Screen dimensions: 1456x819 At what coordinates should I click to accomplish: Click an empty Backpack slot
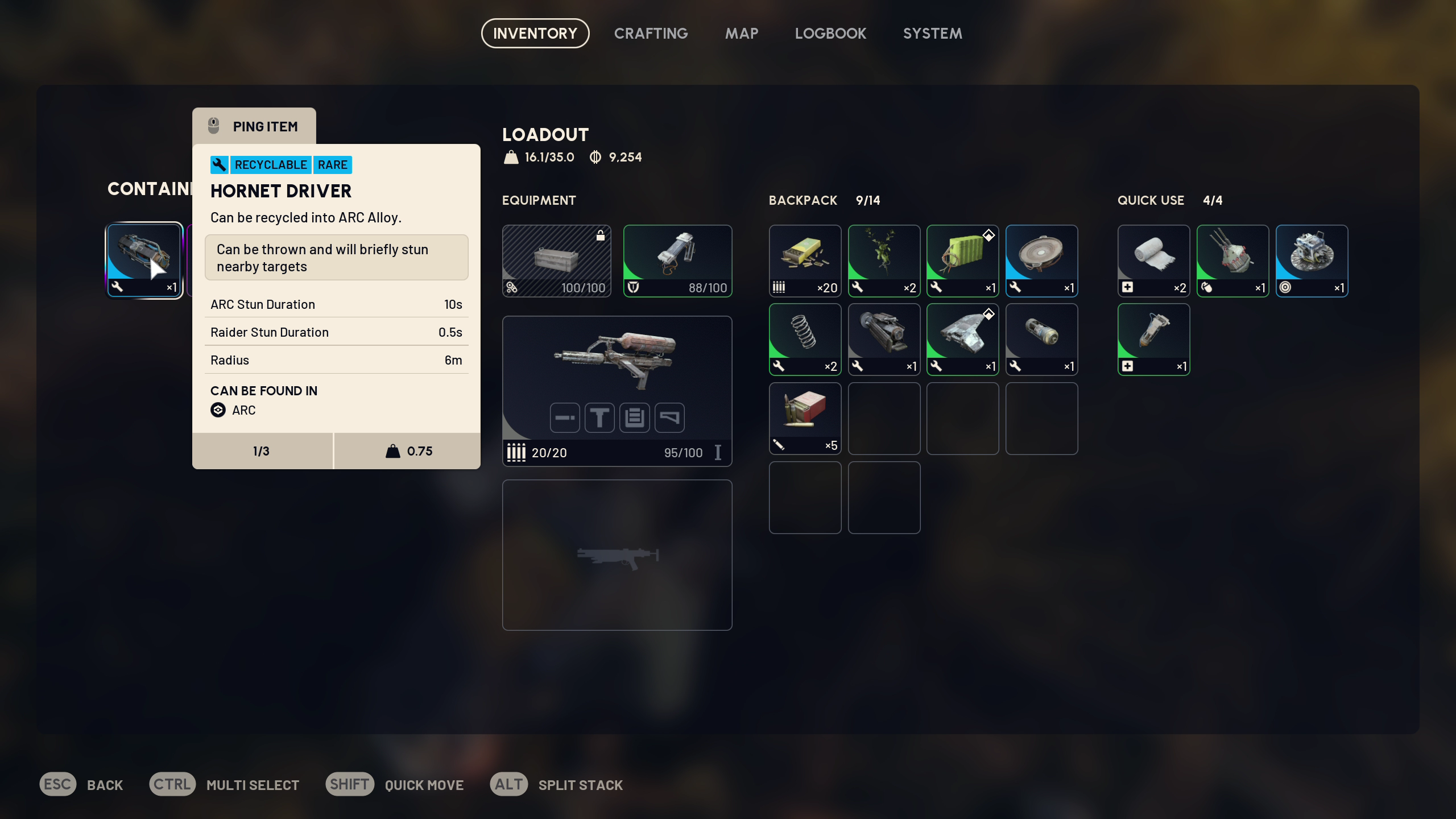(883, 418)
